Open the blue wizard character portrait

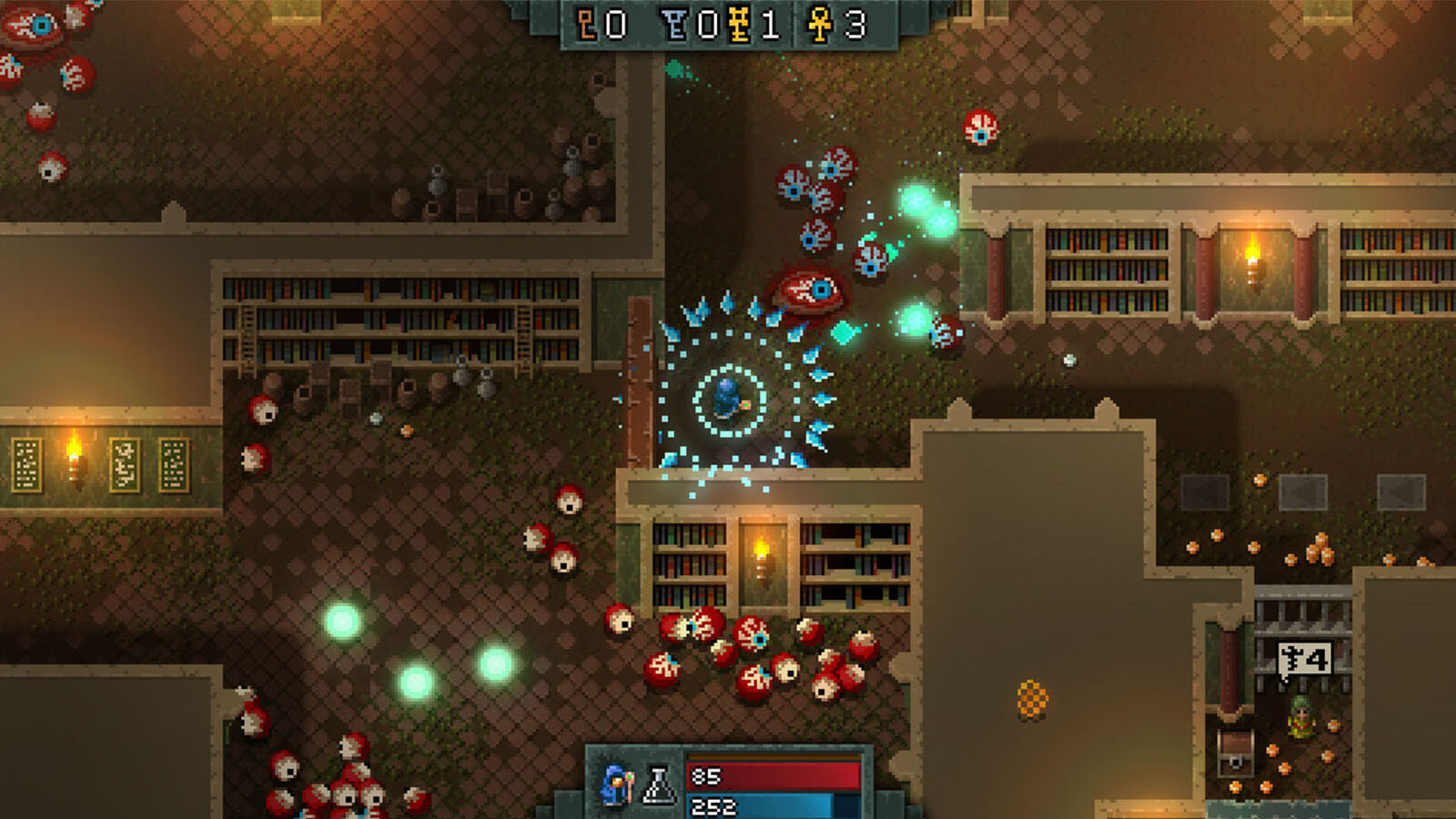pos(619,784)
